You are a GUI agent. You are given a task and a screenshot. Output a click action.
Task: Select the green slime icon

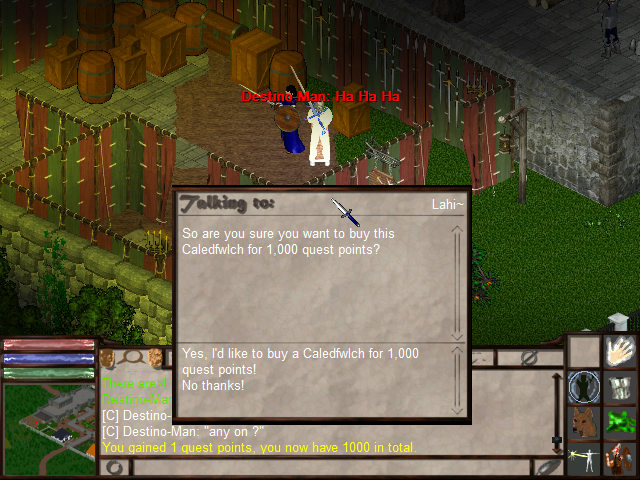coord(619,422)
